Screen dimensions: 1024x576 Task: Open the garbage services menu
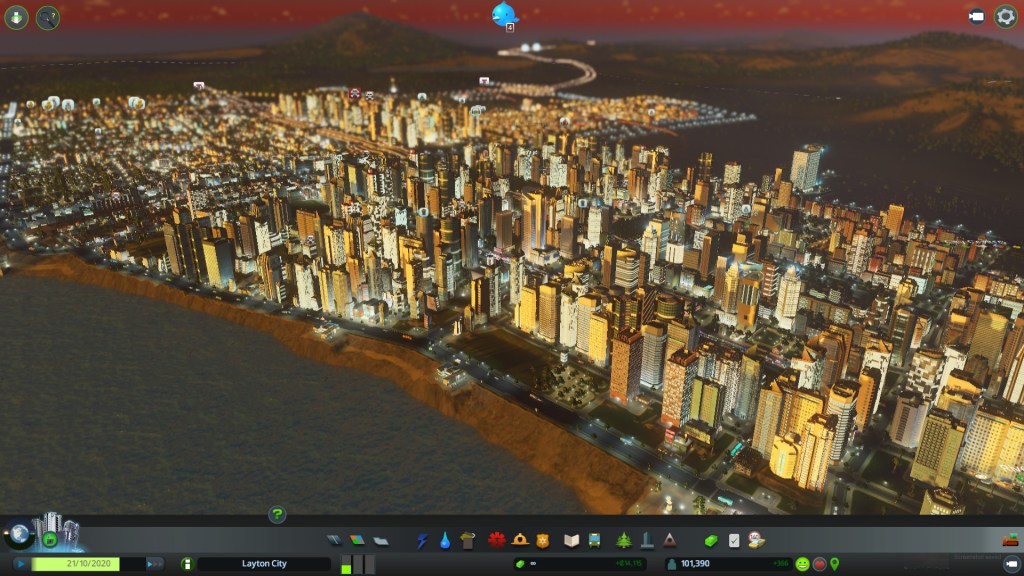[468, 541]
